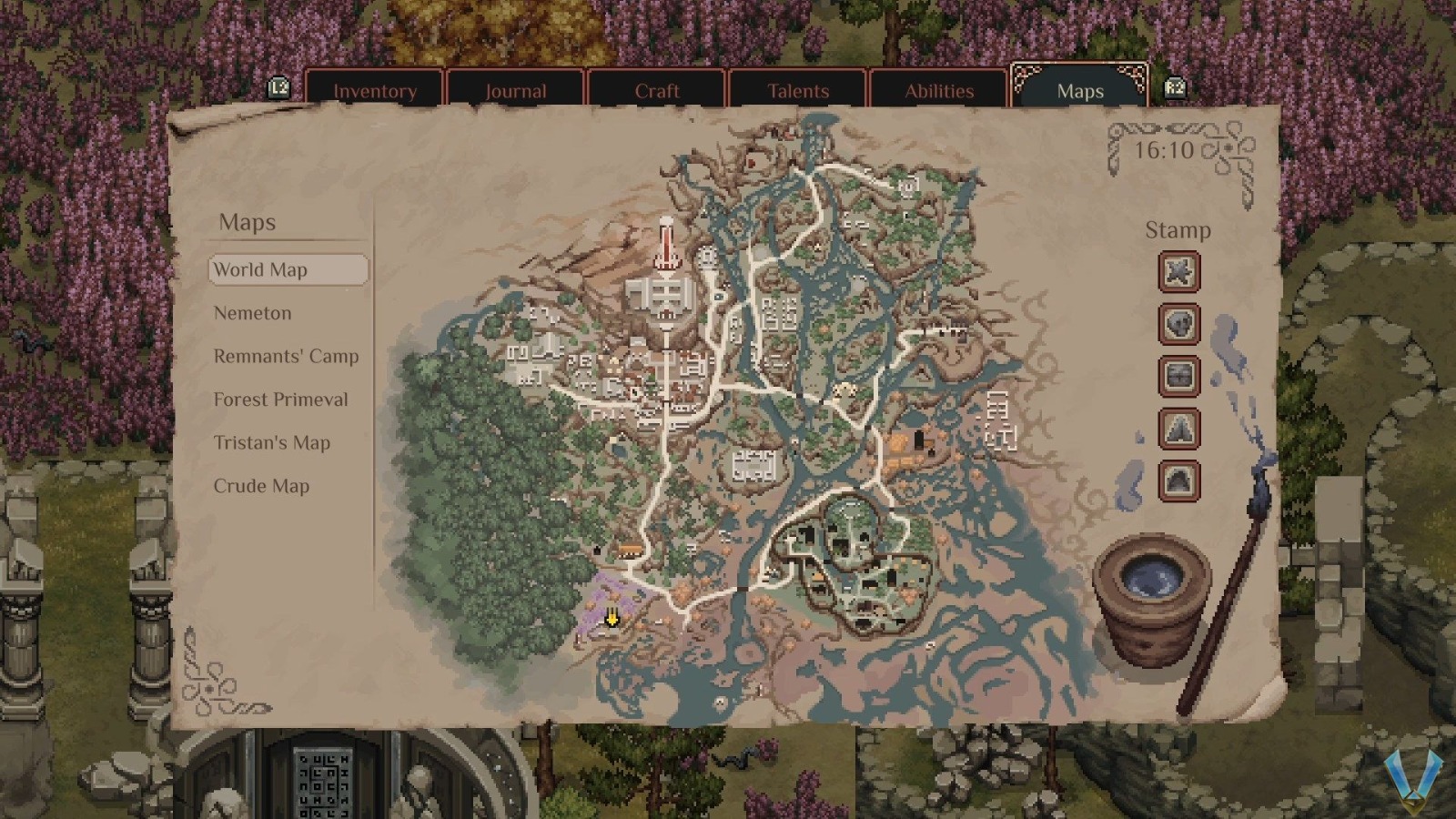The image size is (1456, 819).
Task: Toggle the yellow player marker on the map
Action: pos(612,619)
